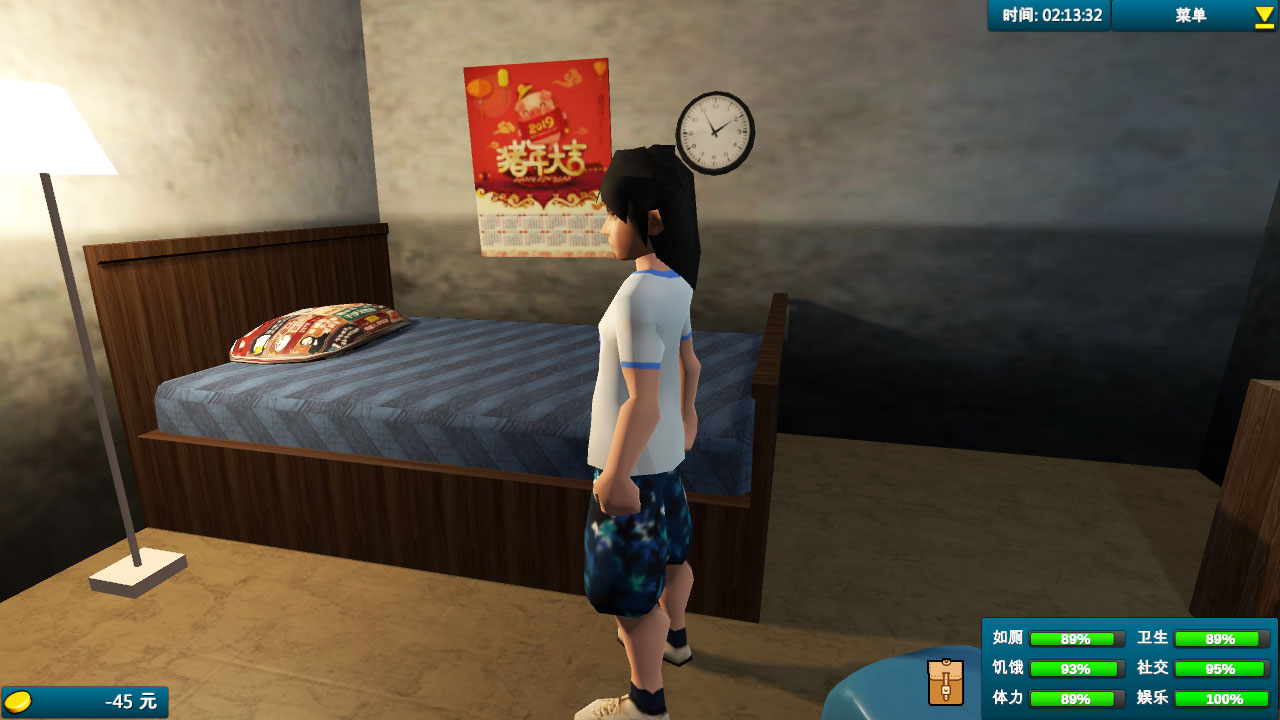Open the backpack inventory icon
The image size is (1280, 720).
coord(945,681)
